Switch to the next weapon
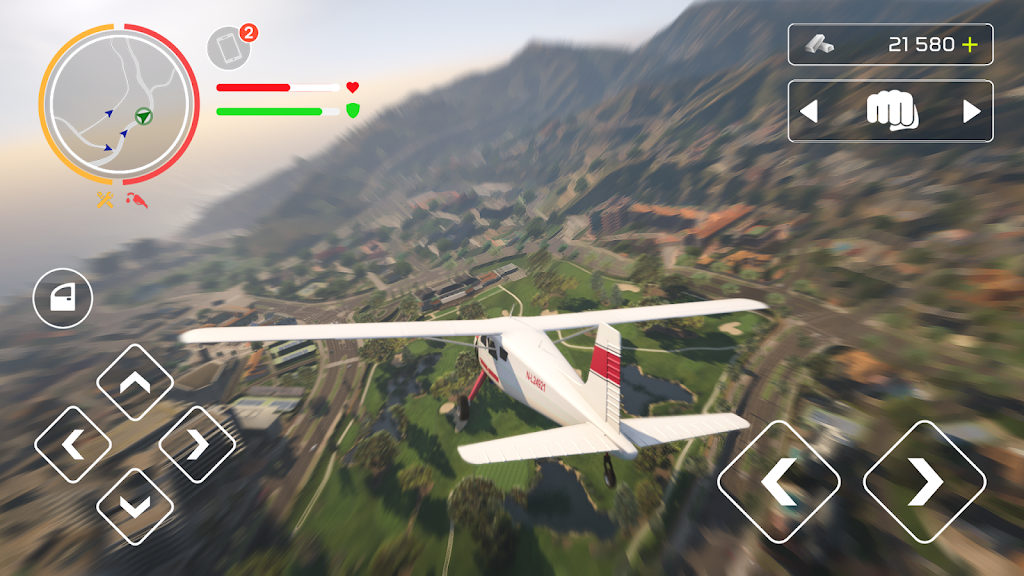Viewport: 1024px width, 576px height. click(971, 112)
